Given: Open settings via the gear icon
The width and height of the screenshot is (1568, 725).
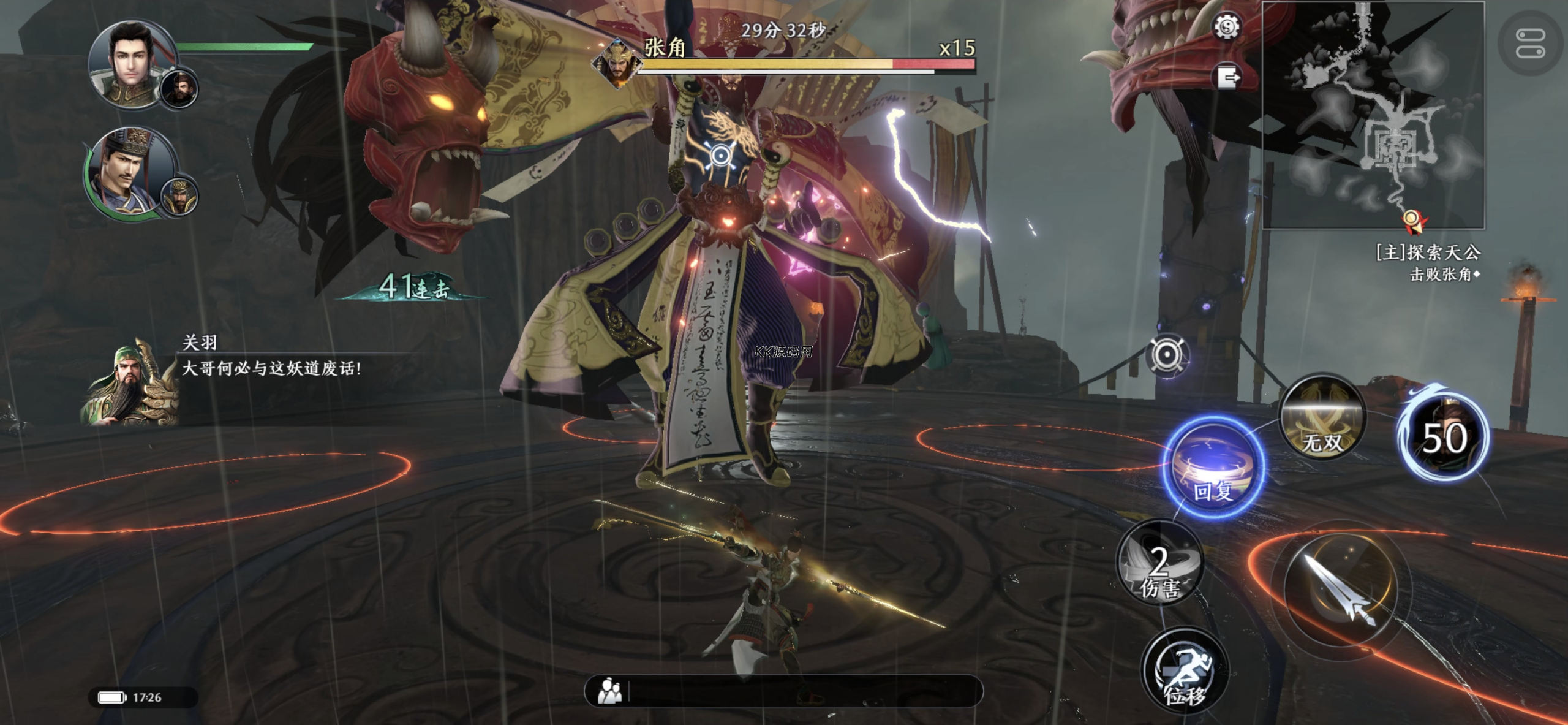Looking at the screenshot, I should point(1227,27).
